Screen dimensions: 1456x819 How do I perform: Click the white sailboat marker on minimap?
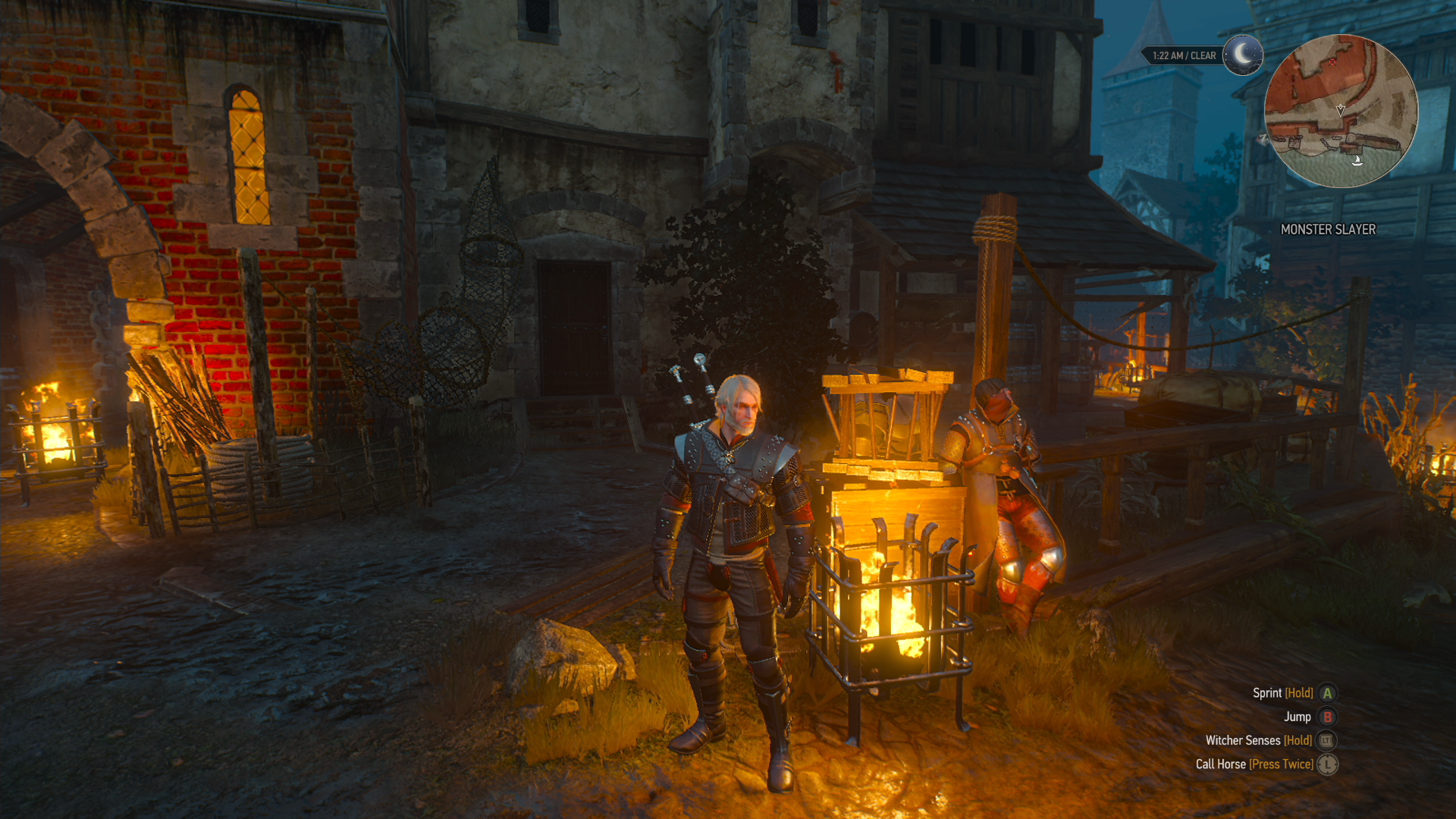pos(1357,160)
